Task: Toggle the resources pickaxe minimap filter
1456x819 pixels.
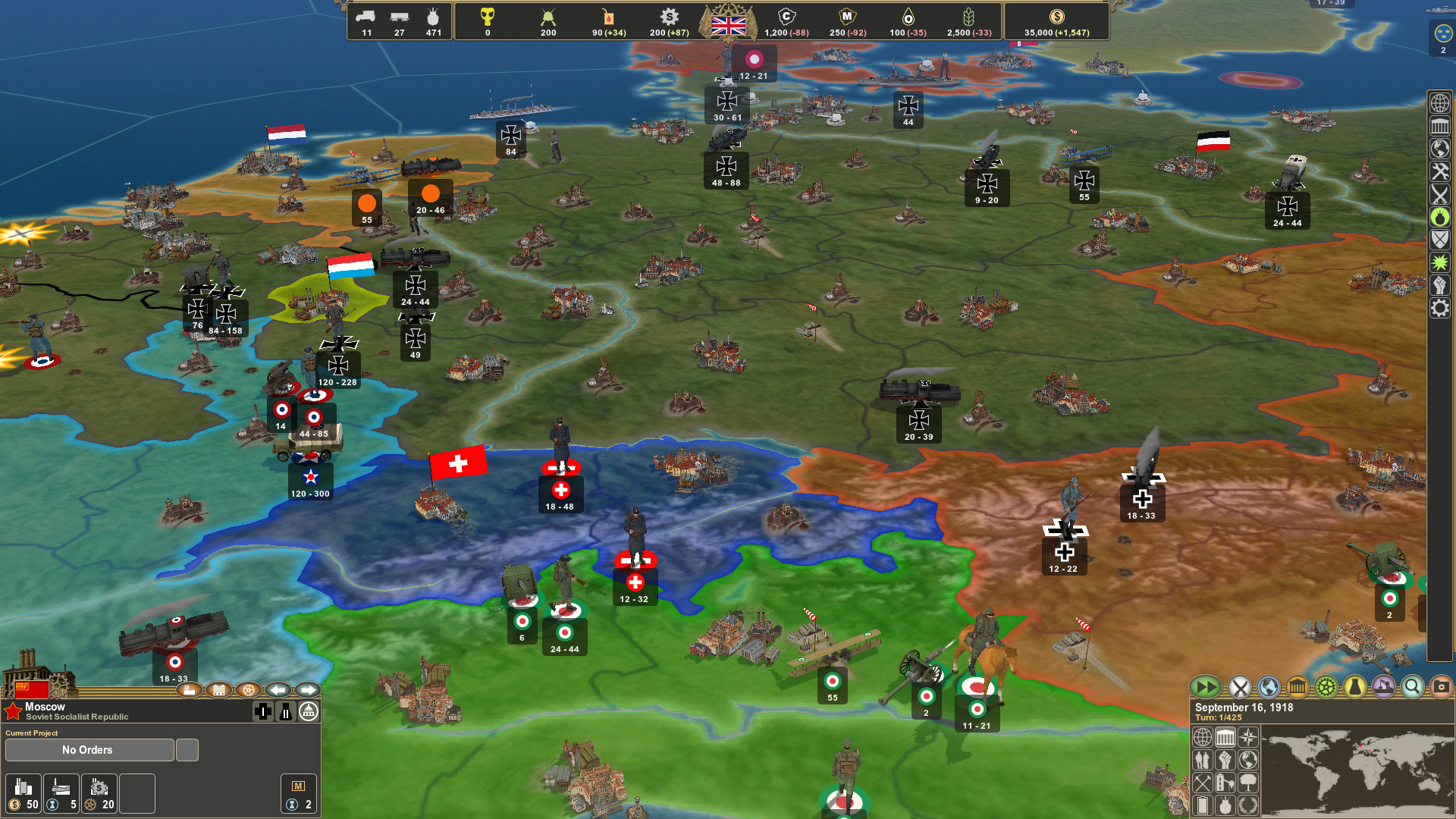Action: (x=1202, y=784)
